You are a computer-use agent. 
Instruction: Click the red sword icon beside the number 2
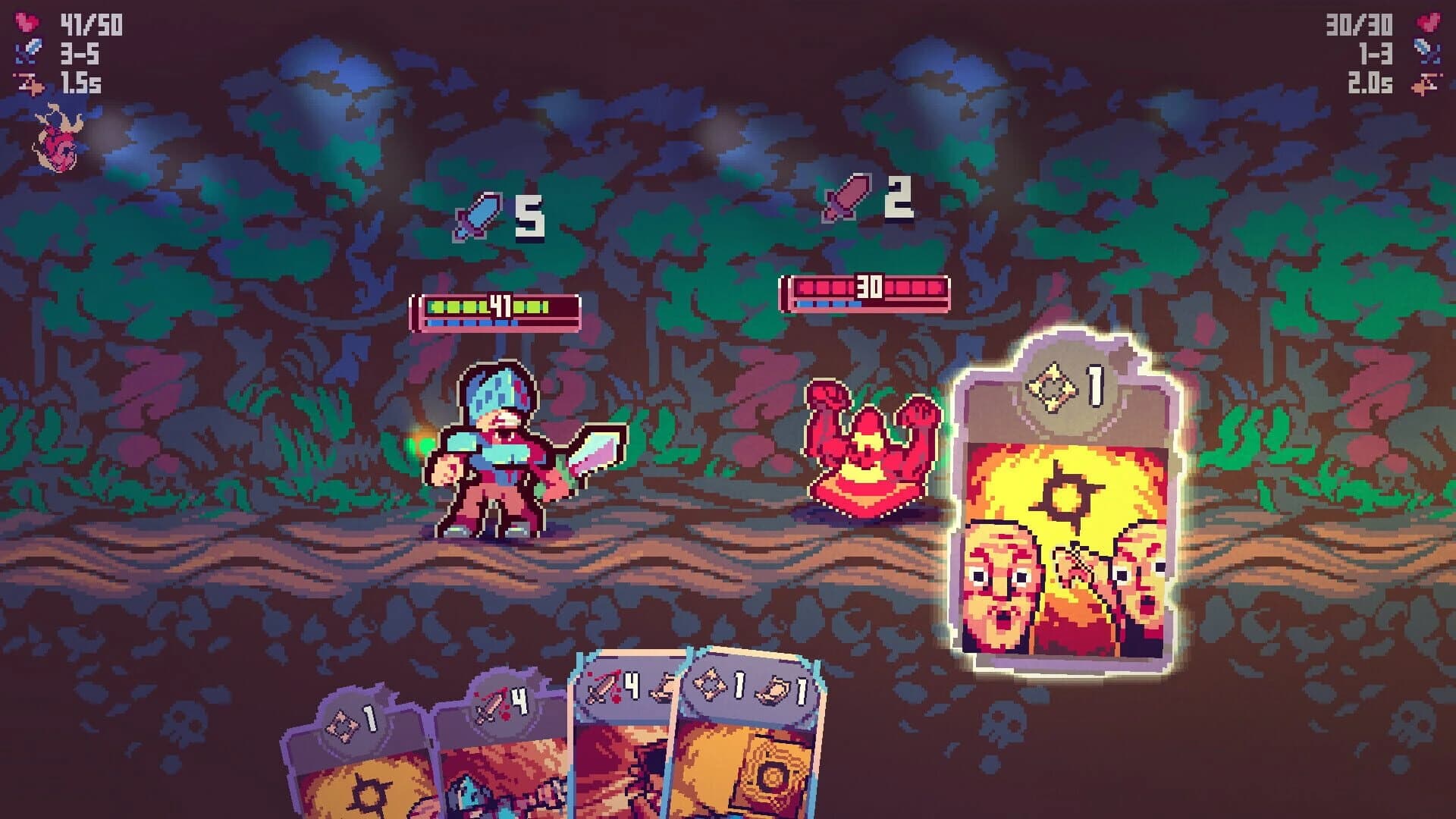843,199
